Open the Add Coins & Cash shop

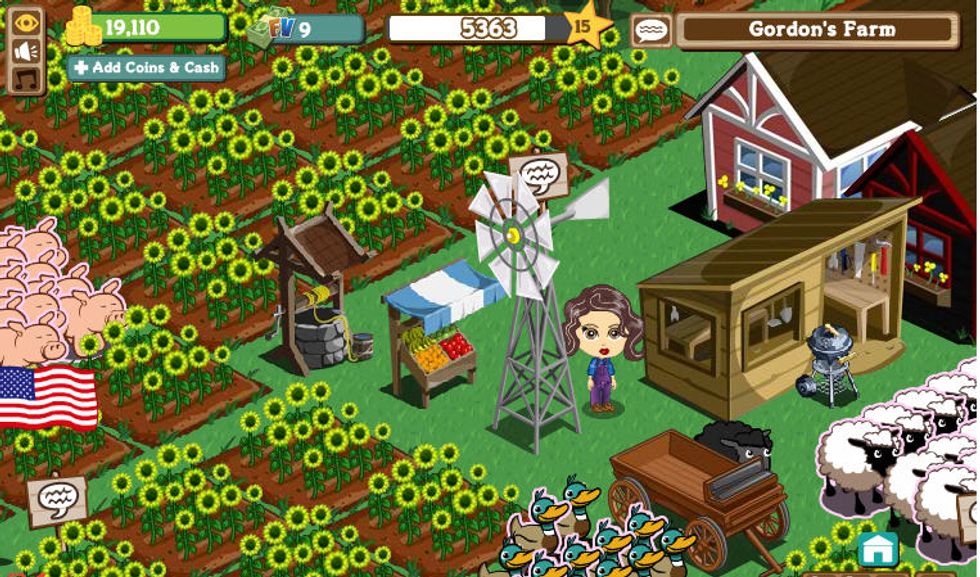click(146, 68)
